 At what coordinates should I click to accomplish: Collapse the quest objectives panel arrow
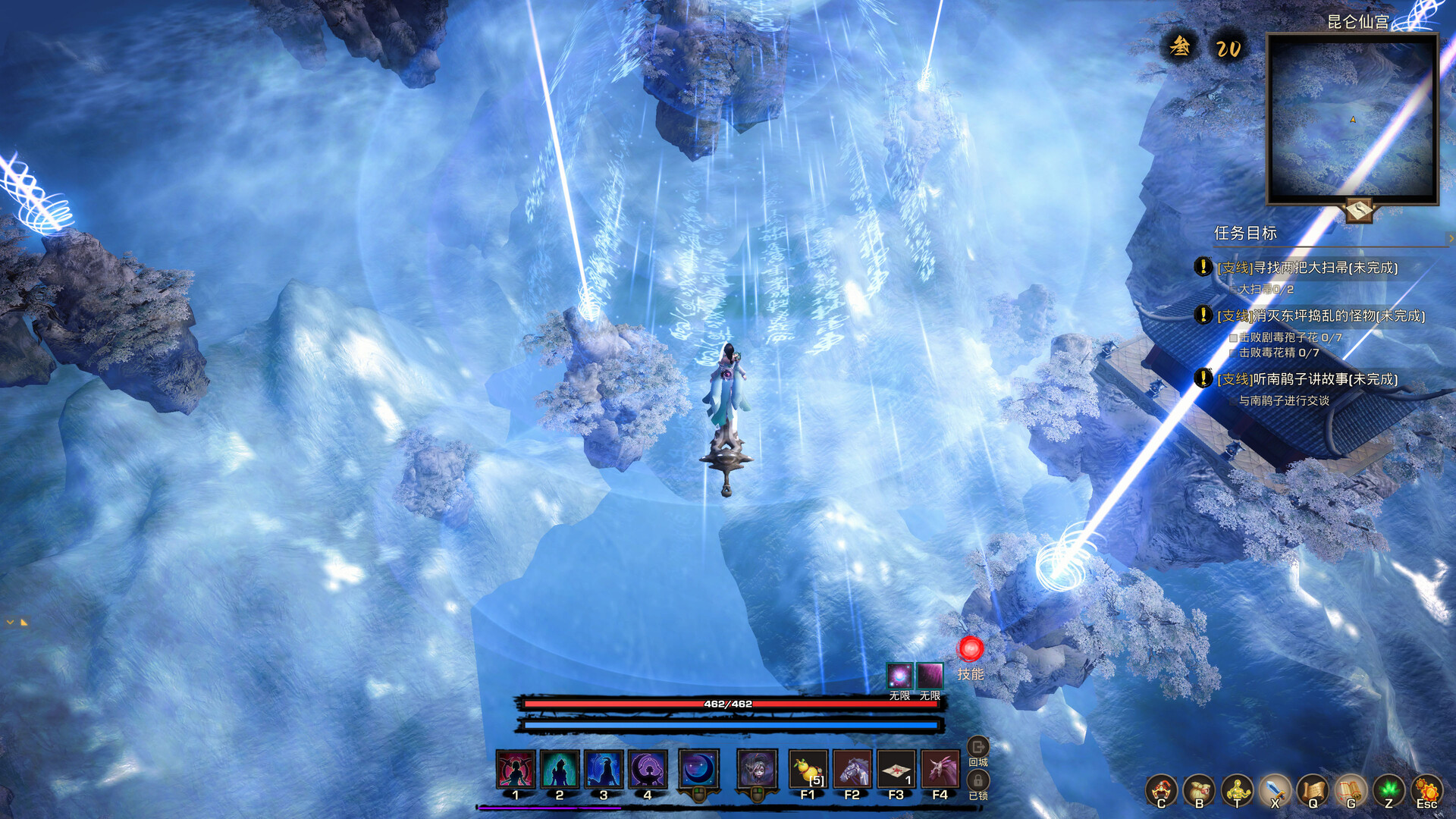1451,238
